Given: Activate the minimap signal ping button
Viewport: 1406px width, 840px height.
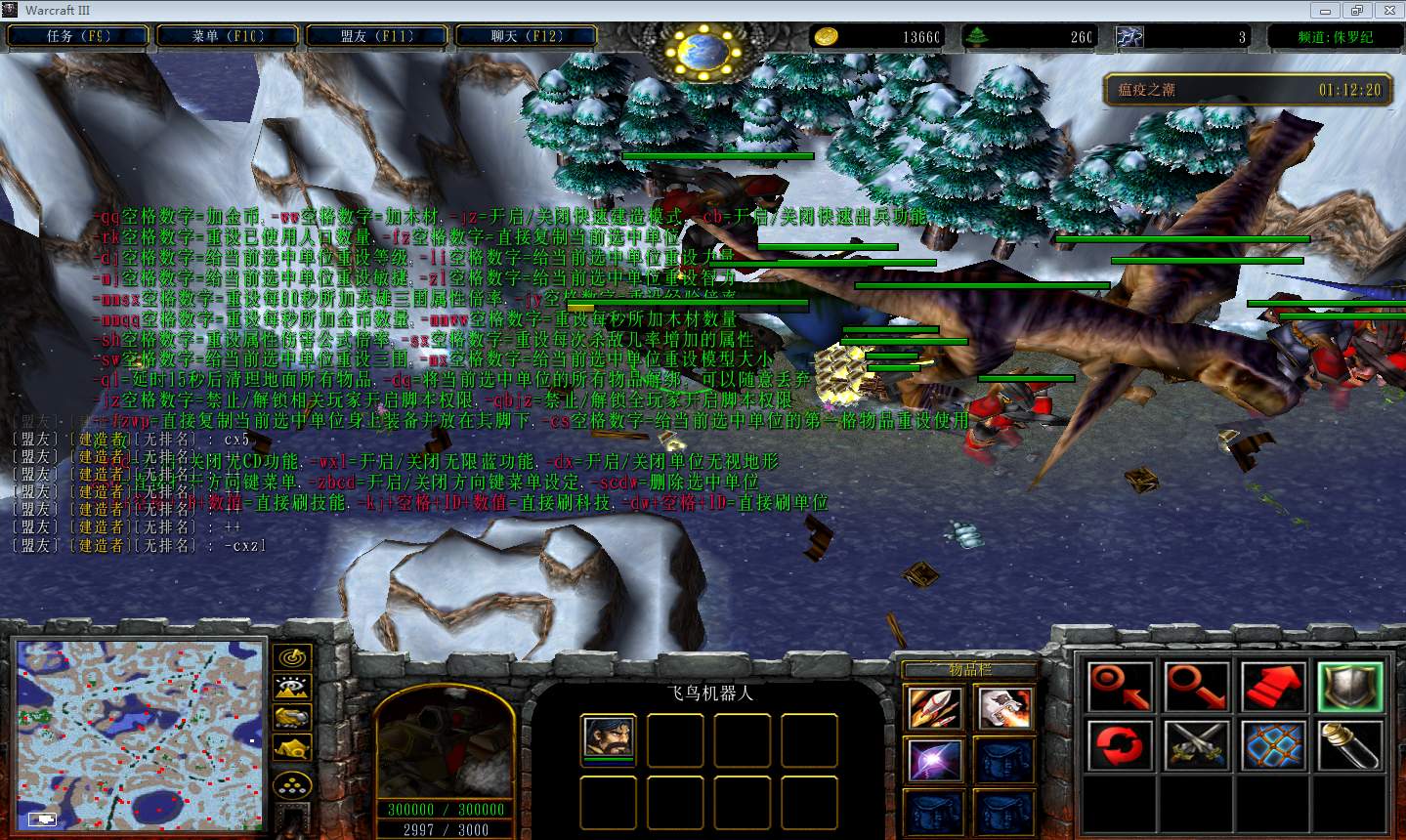Looking at the screenshot, I should [292, 657].
